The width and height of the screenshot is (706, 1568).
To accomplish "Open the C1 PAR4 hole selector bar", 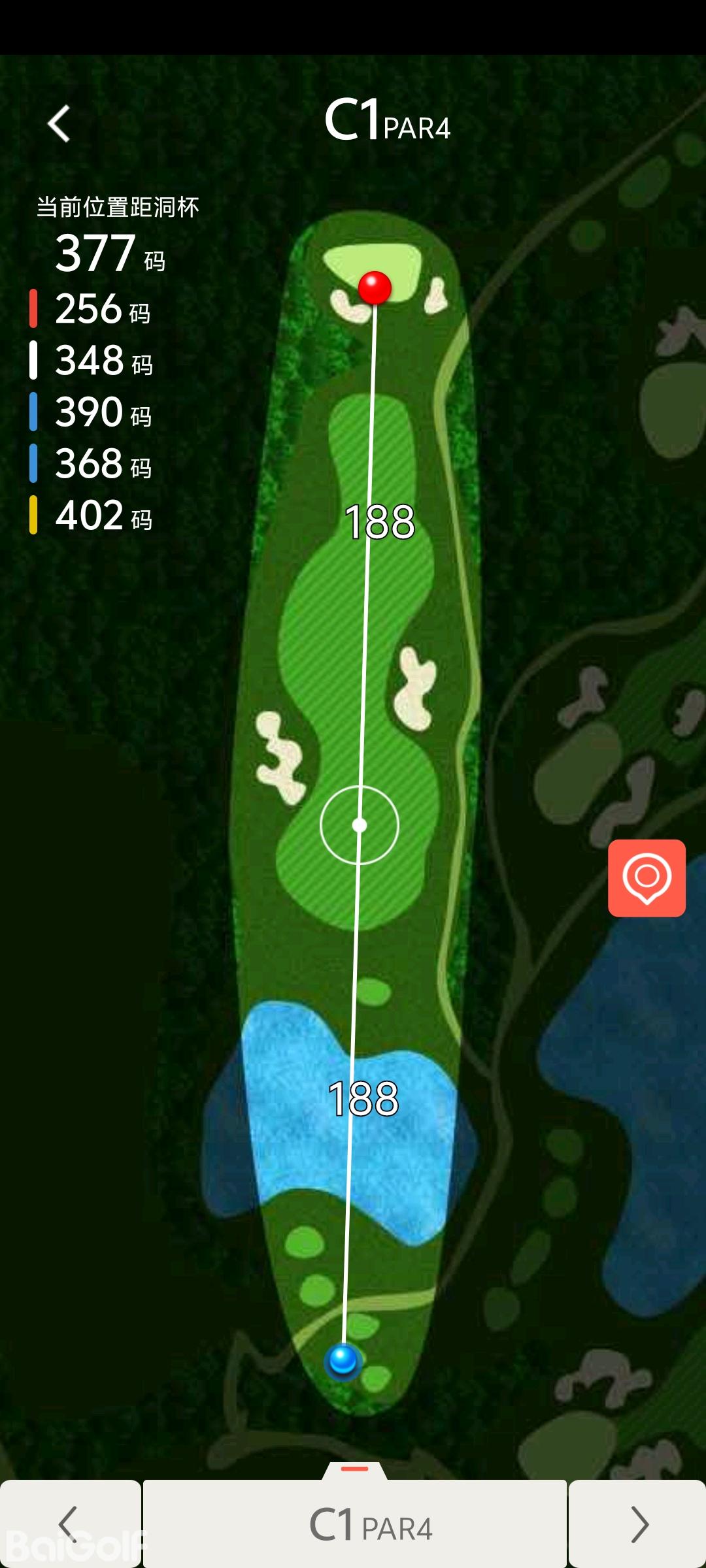I will (355, 1525).
